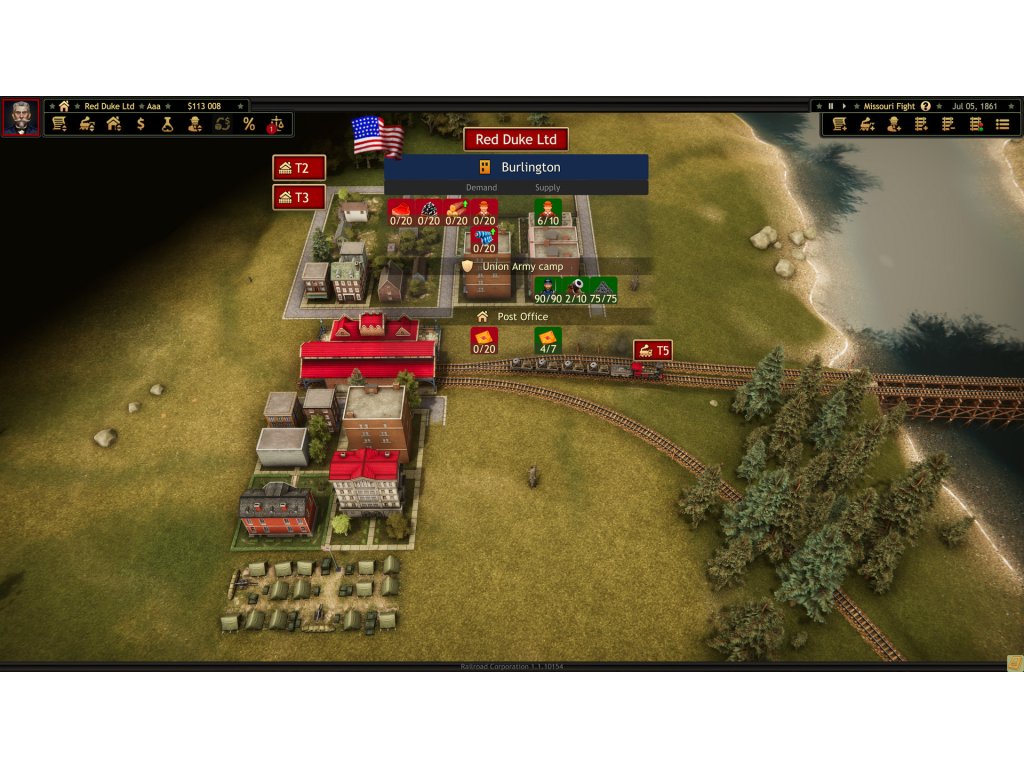
Task: Resume game with the play arrow
Action: pos(844,106)
